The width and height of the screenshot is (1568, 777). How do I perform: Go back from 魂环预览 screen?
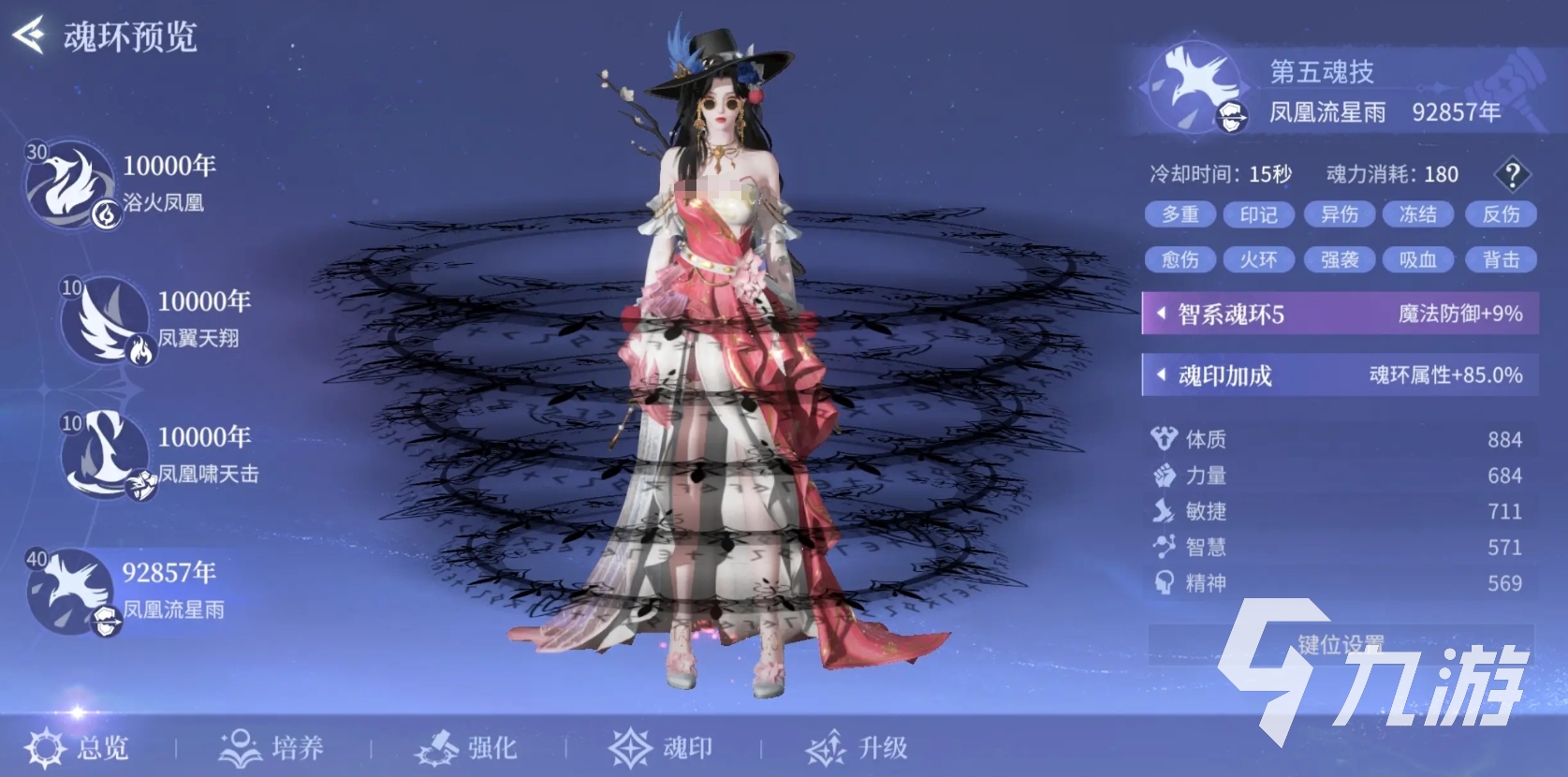(28, 36)
